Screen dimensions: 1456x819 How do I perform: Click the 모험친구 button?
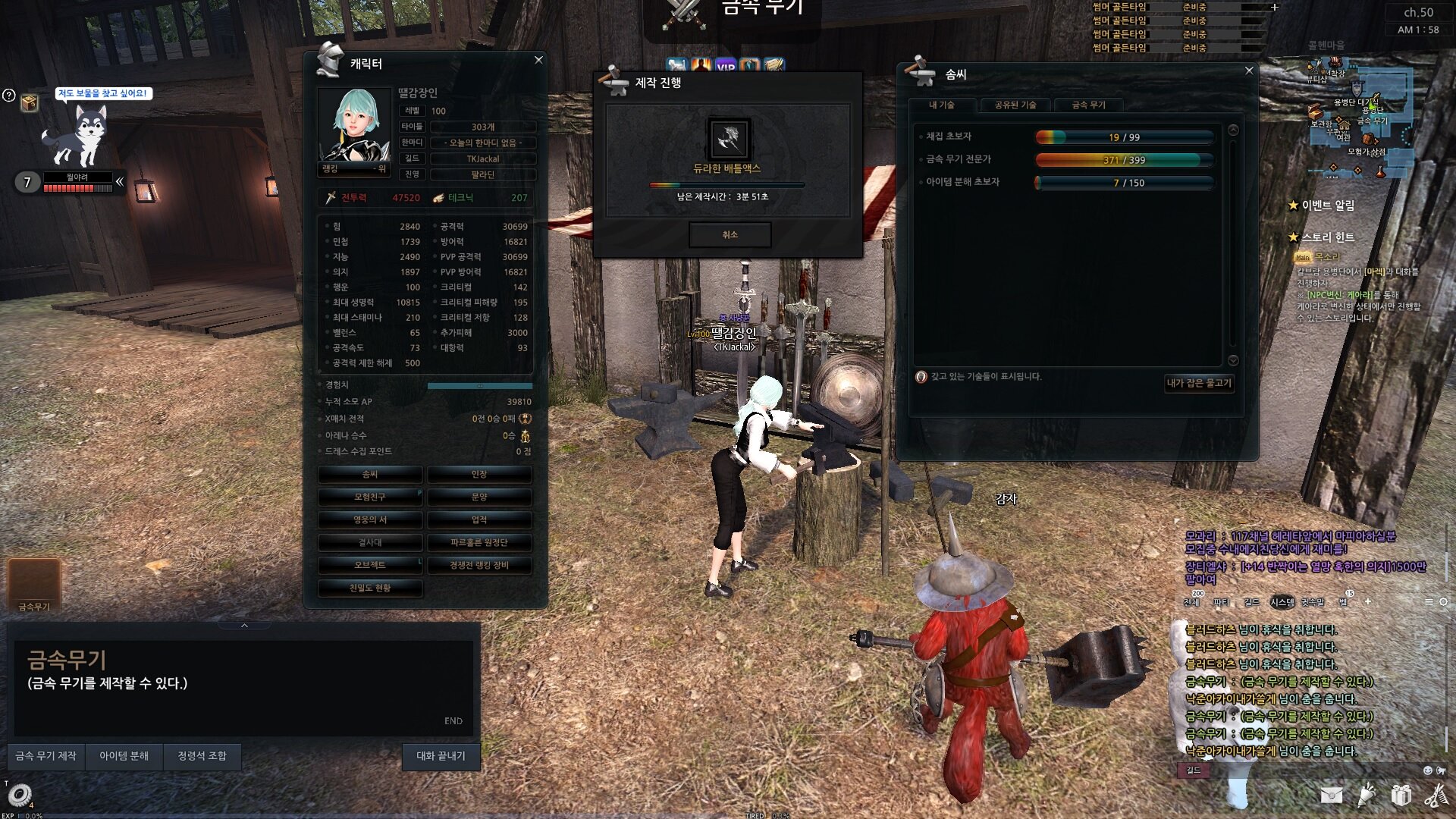pyautogui.click(x=370, y=497)
